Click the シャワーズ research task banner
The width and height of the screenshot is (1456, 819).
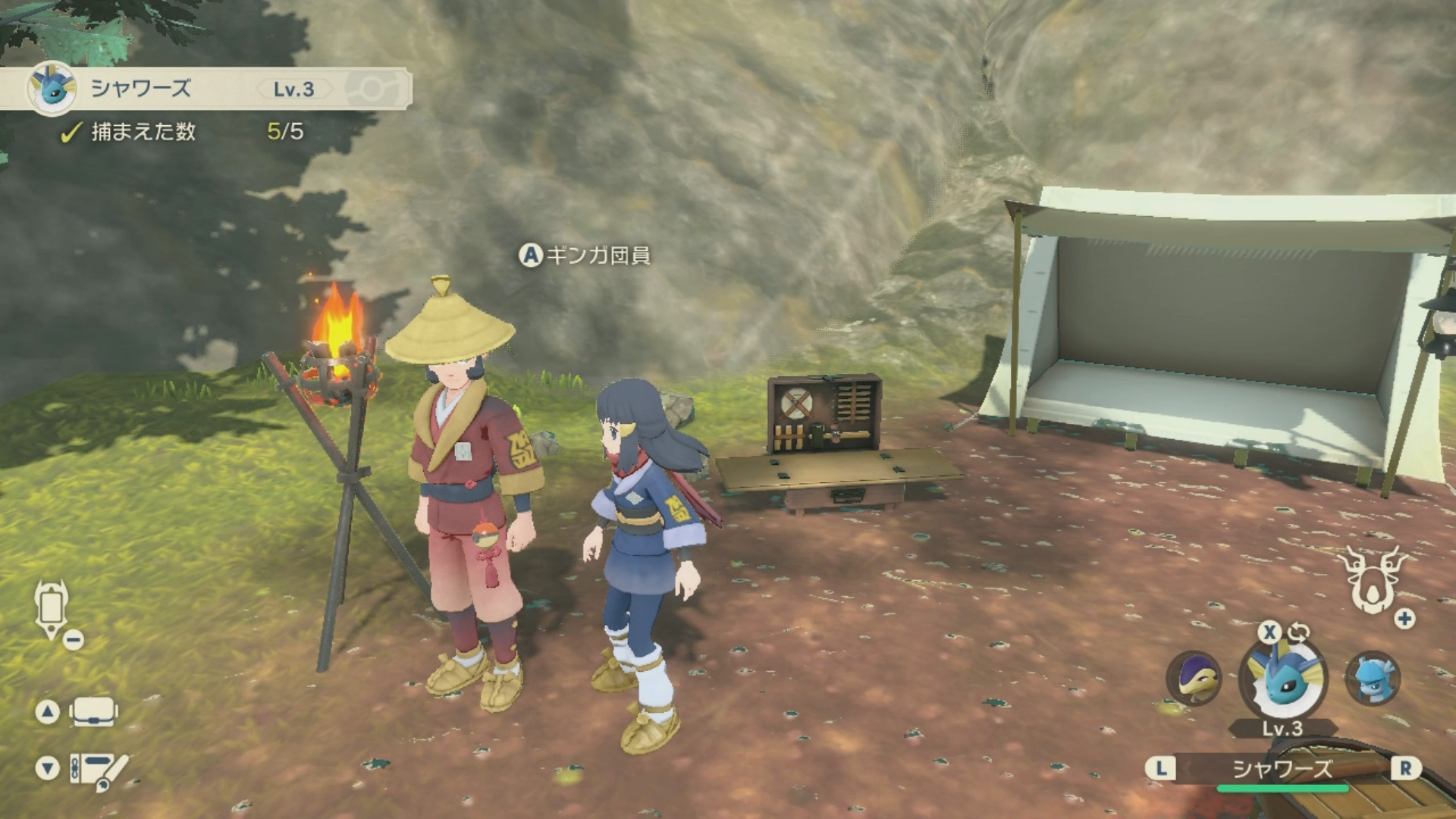coord(206,89)
